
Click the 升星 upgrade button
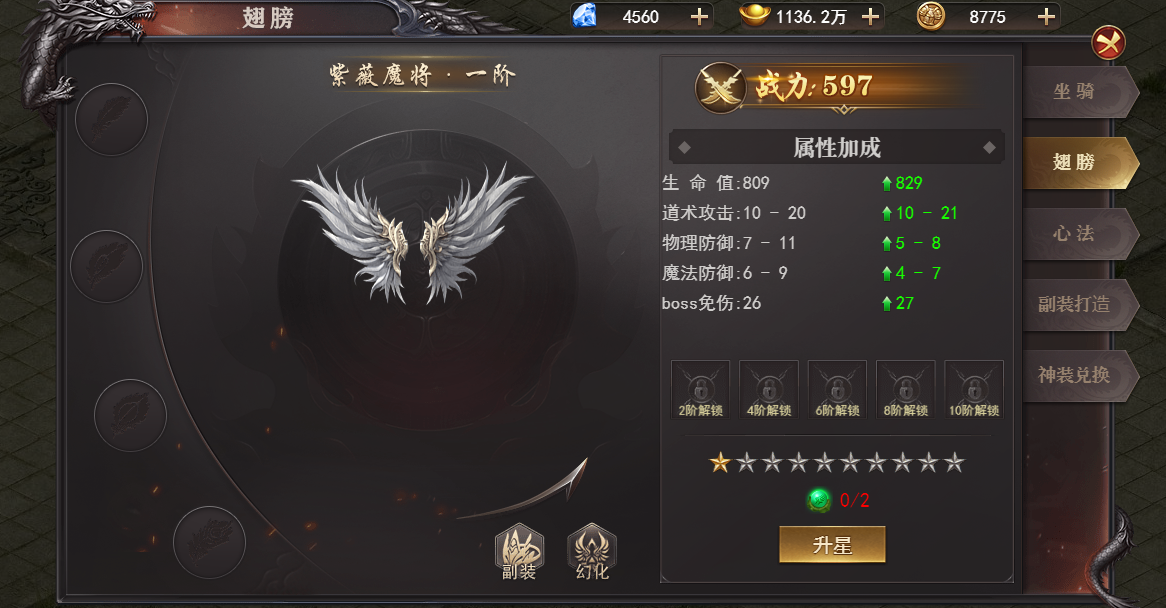[832, 545]
